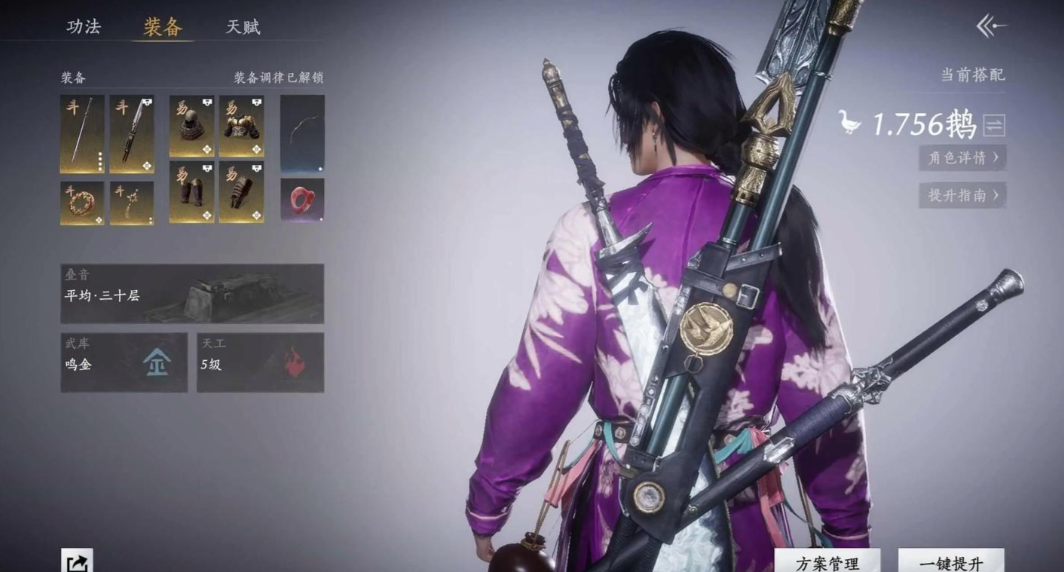
Task: Select the bow equipment slot
Action: [x=302, y=133]
